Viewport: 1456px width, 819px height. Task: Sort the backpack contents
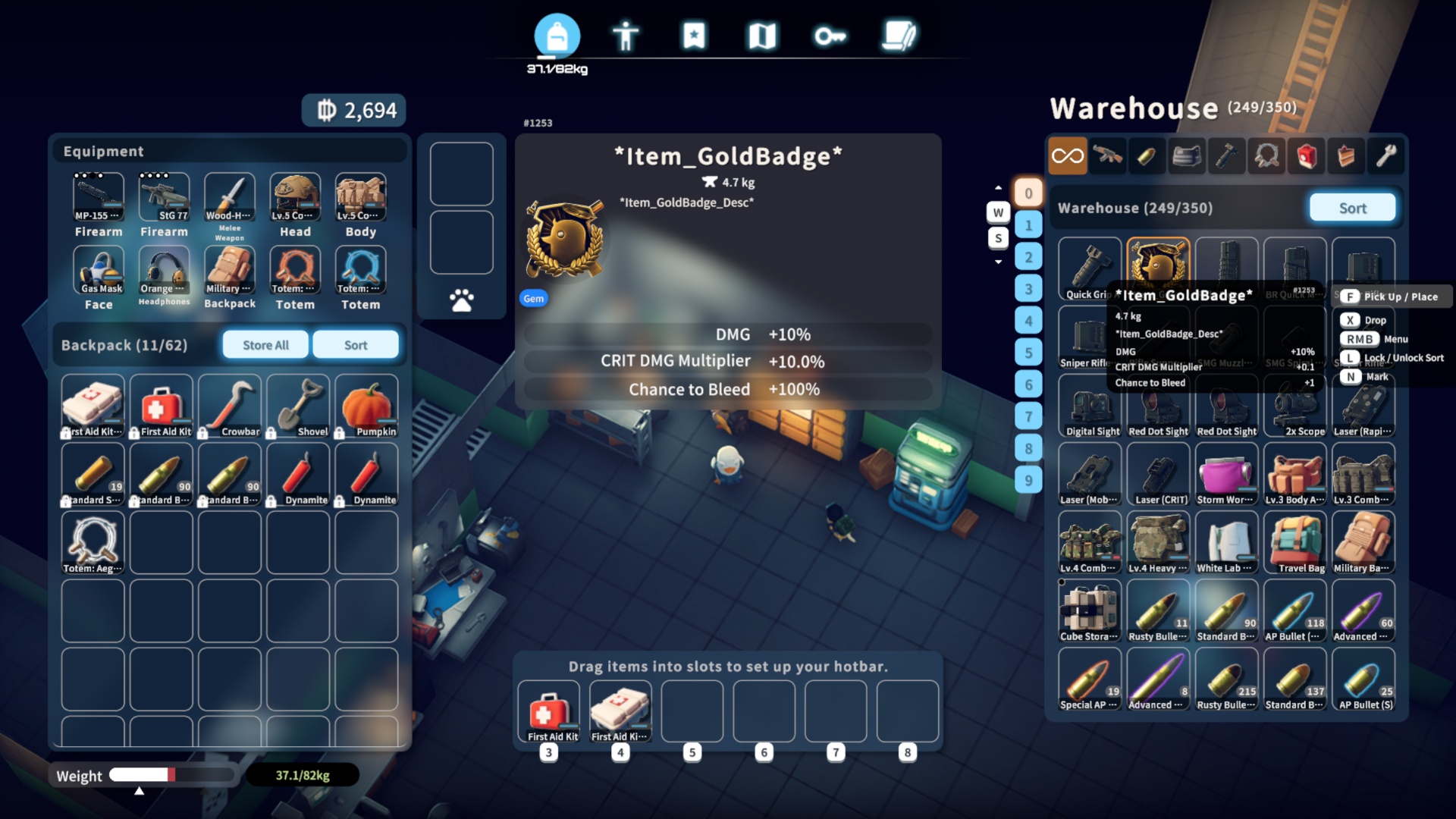pos(355,345)
